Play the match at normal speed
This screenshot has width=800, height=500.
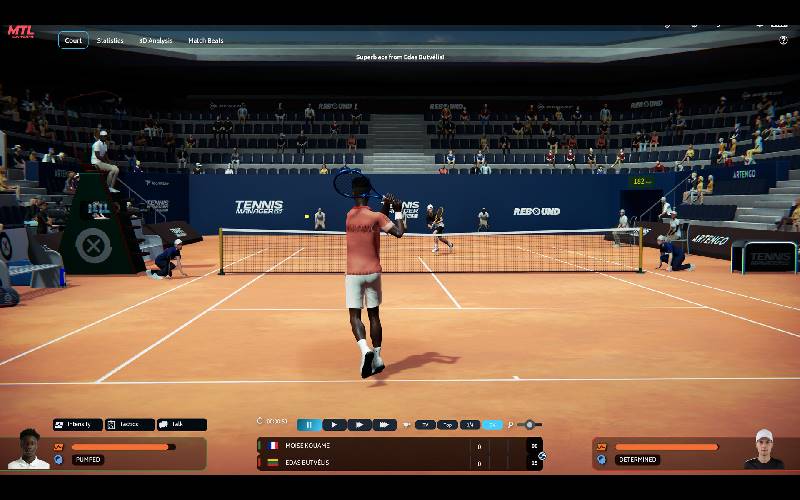[334, 425]
